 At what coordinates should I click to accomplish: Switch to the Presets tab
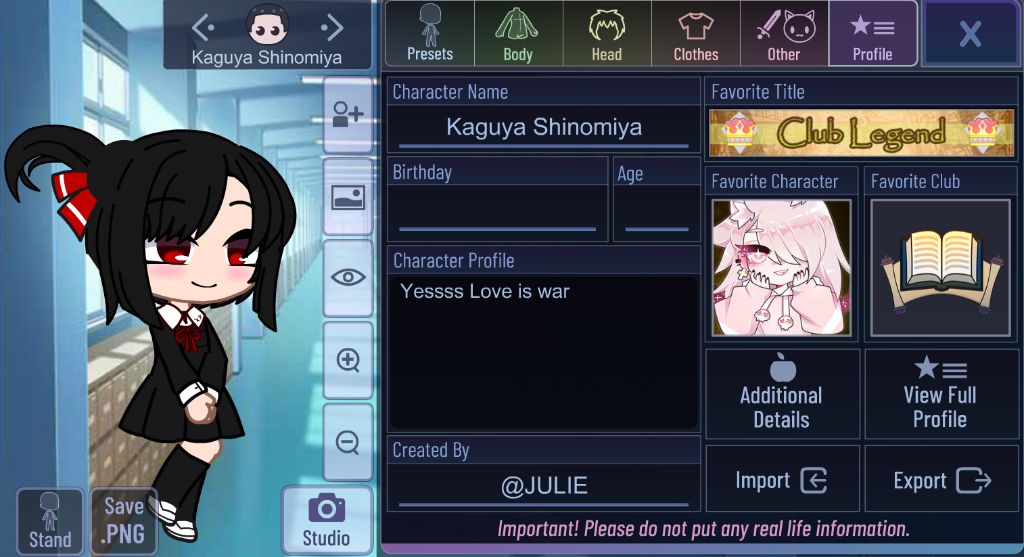pyautogui.click(x=430, y=34)
